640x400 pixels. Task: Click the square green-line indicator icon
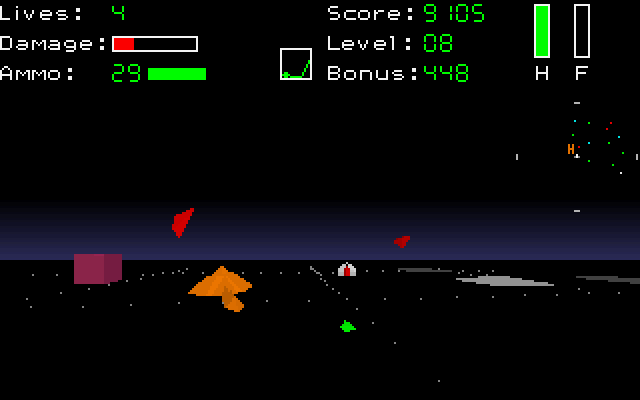(296, 64)
